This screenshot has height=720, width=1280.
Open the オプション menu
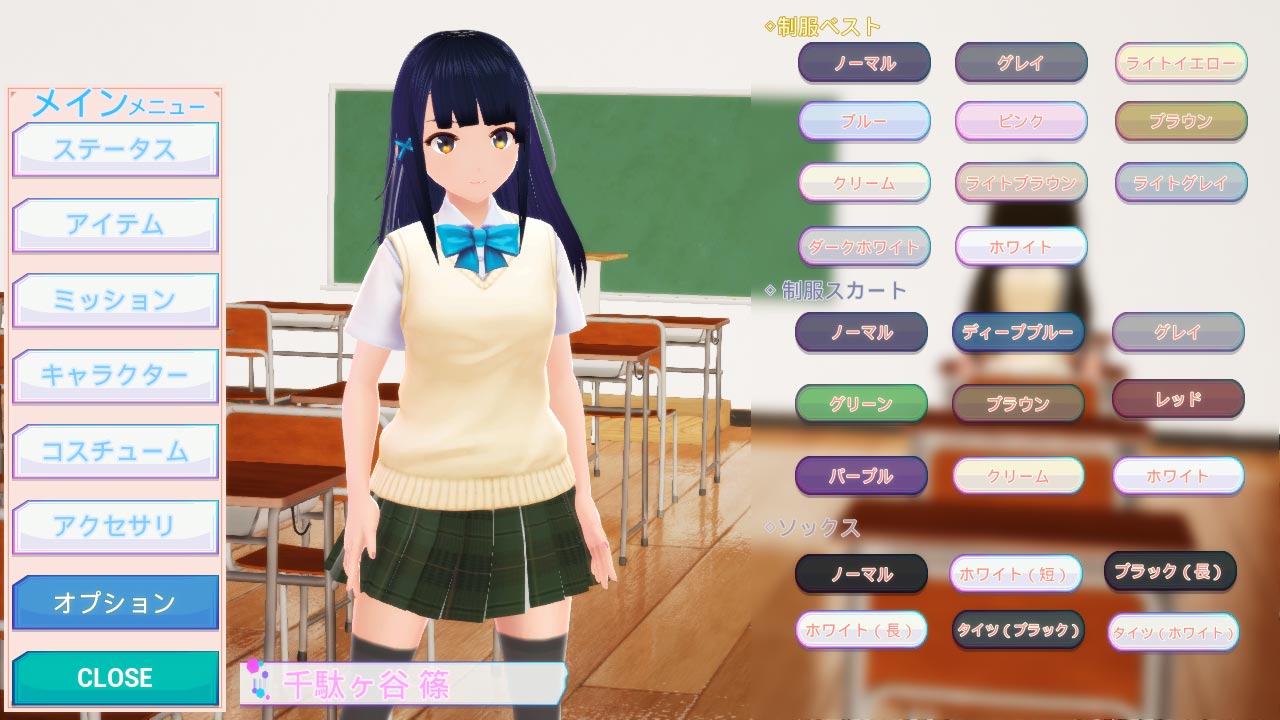pyautogui.click(x=115, y=602)
